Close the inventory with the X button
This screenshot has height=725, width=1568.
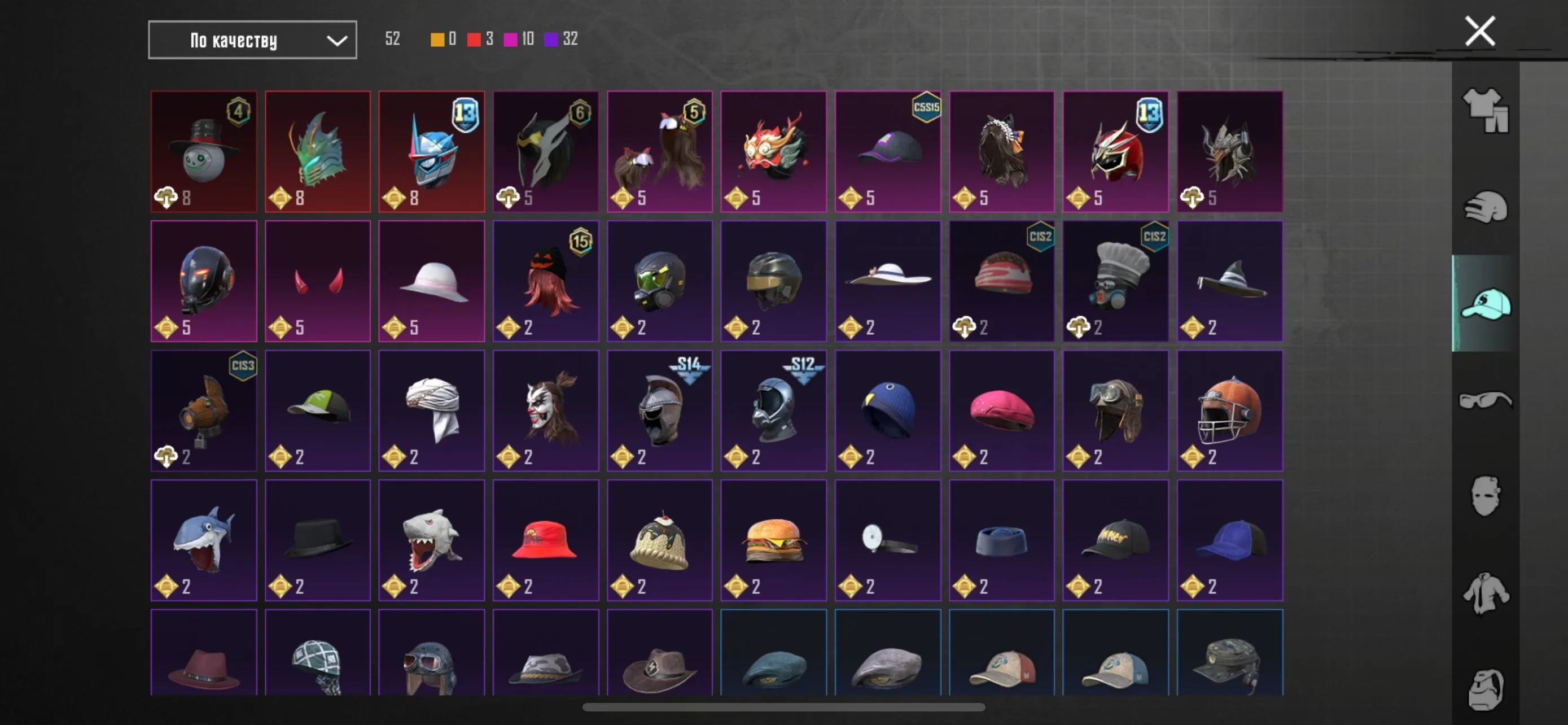tap(1479, 30)
